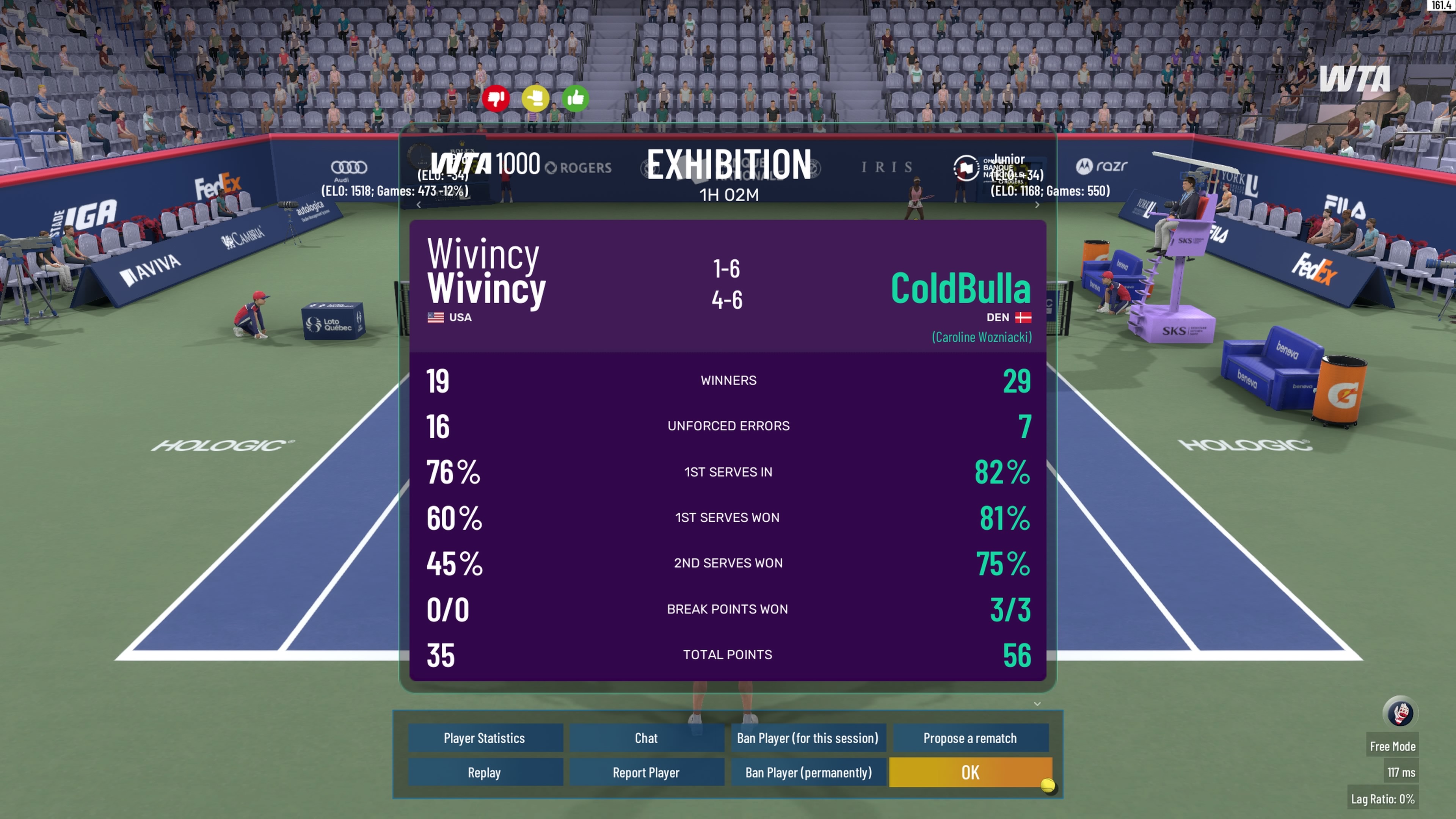Collapse panel with the small down chevron
Screen dimensions: 1456x819
tap(1037, 704)
